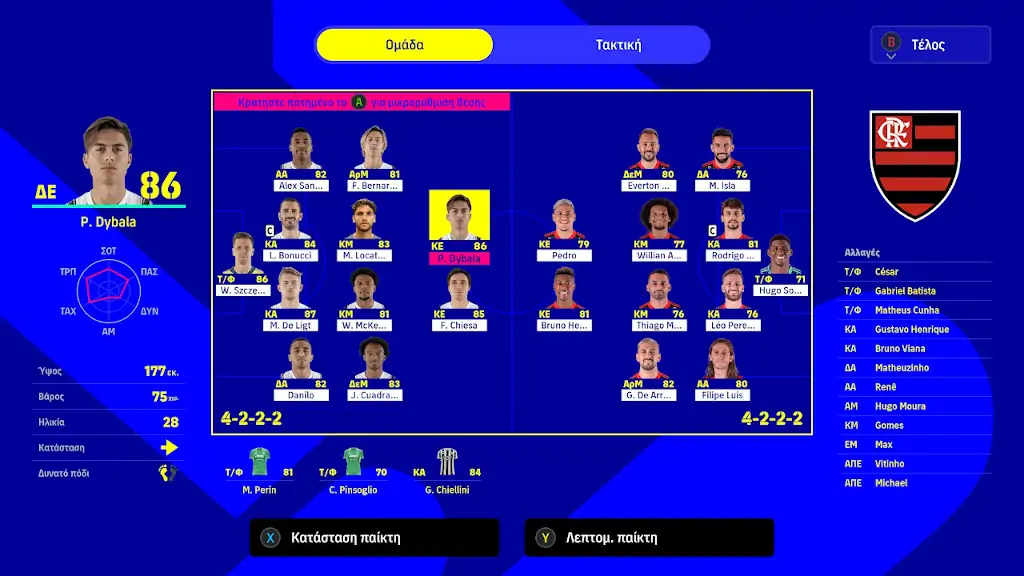Choose Vitinho from the substitutes list
This screenshot has height=576, width=1024.
pos(890,464)
